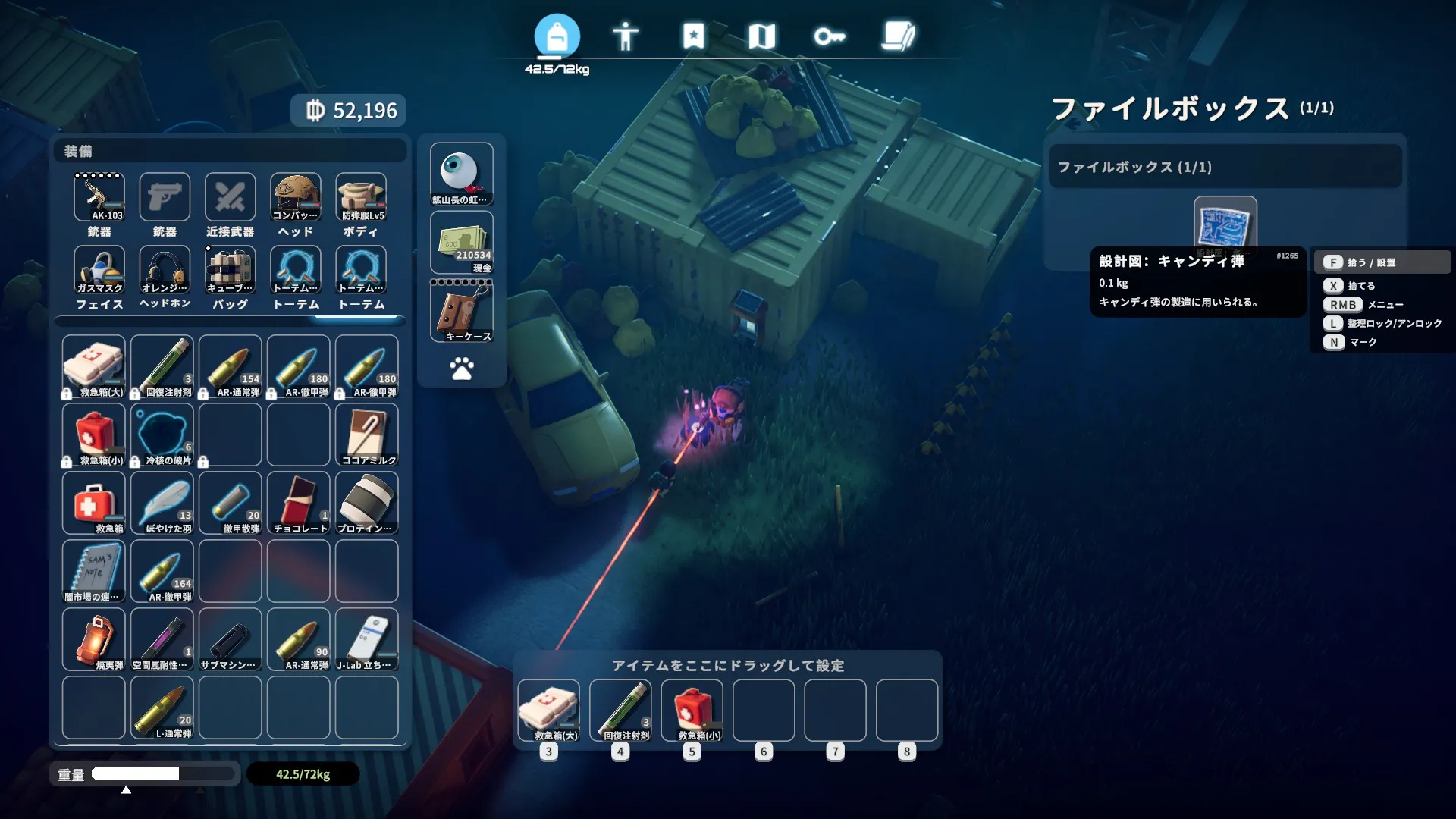Switch to the character stats tab
This screenshot has width=1456, height=819.
(625, 36)
